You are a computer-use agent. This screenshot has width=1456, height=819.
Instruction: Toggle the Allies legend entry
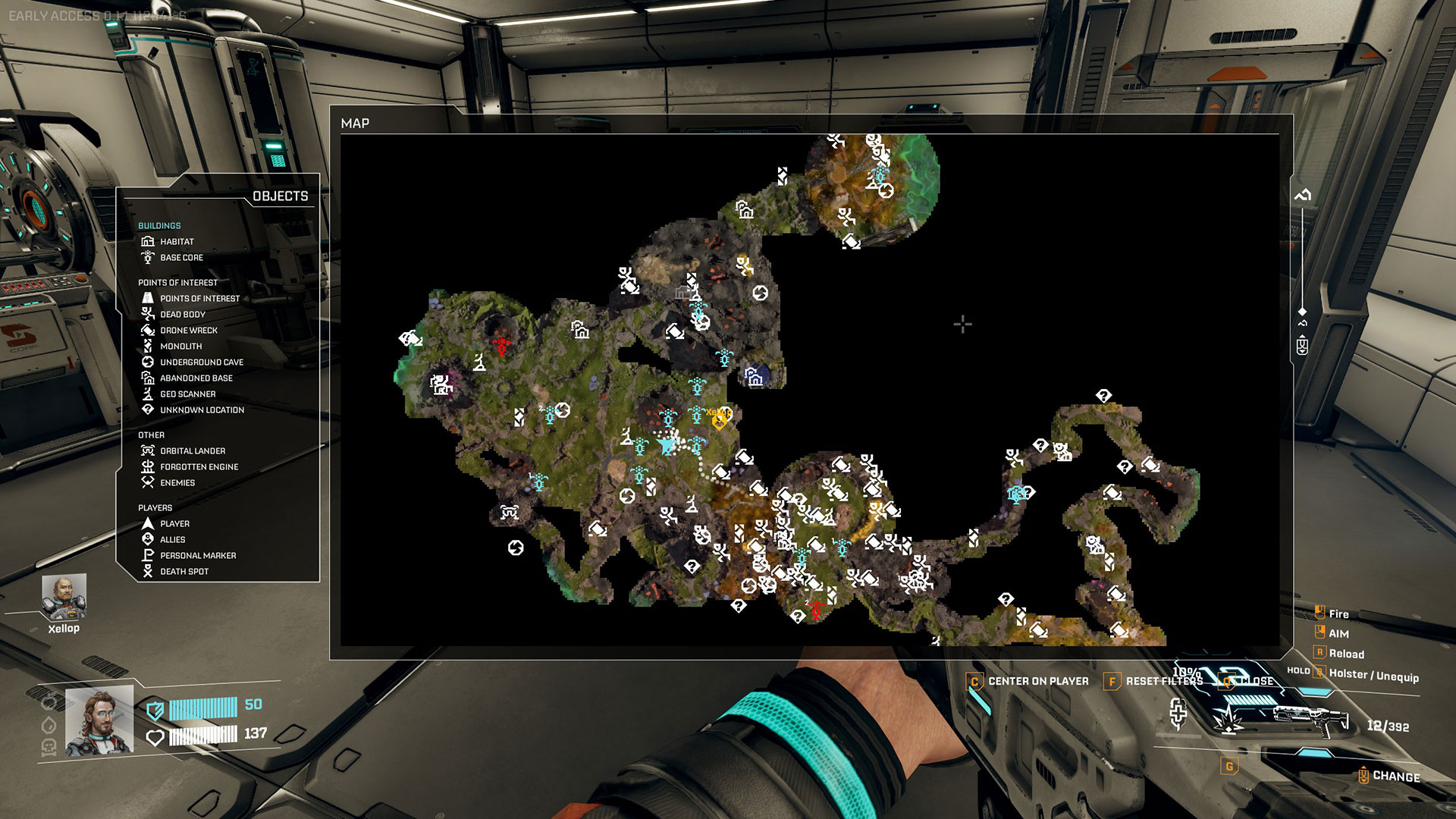(172, 539)
